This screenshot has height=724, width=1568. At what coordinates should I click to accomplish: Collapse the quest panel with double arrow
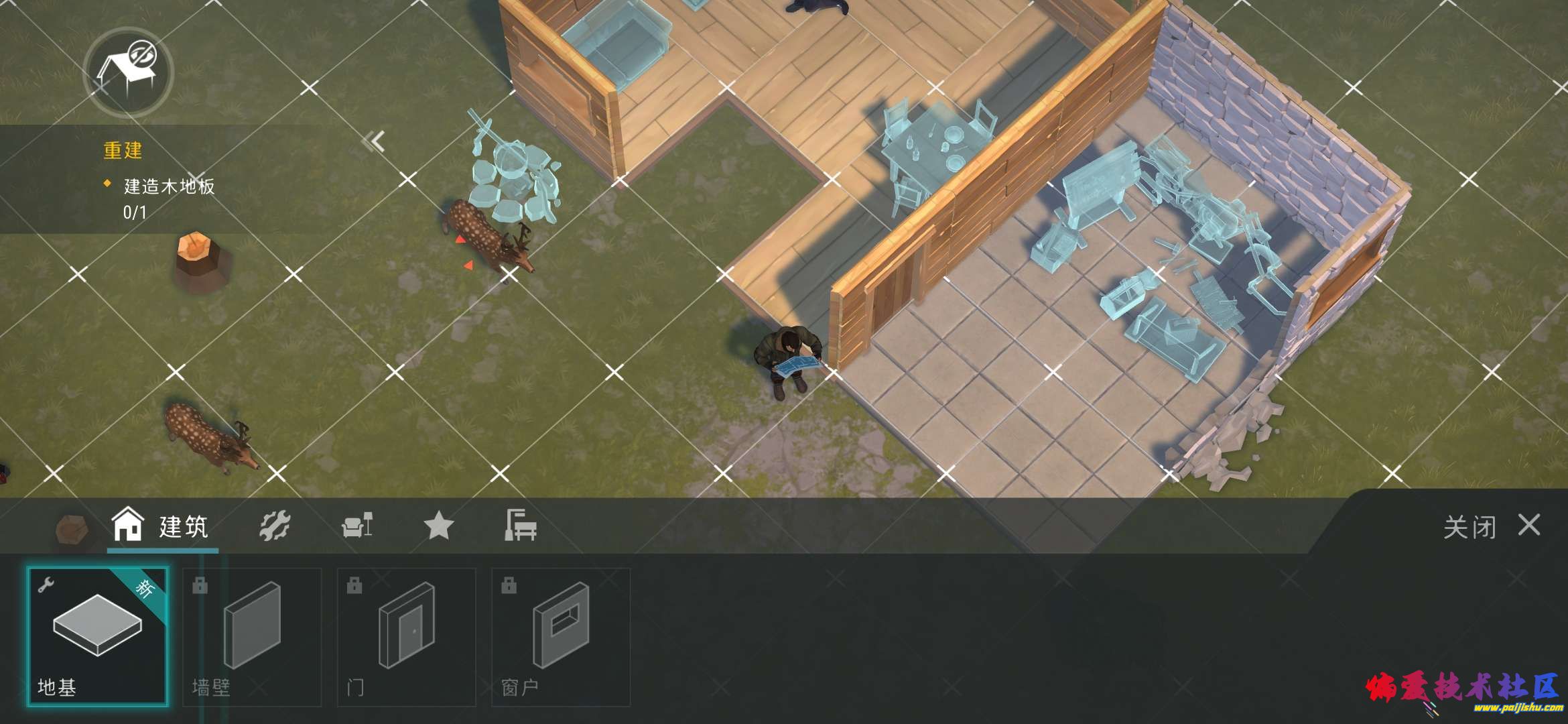tap(374, 141)
